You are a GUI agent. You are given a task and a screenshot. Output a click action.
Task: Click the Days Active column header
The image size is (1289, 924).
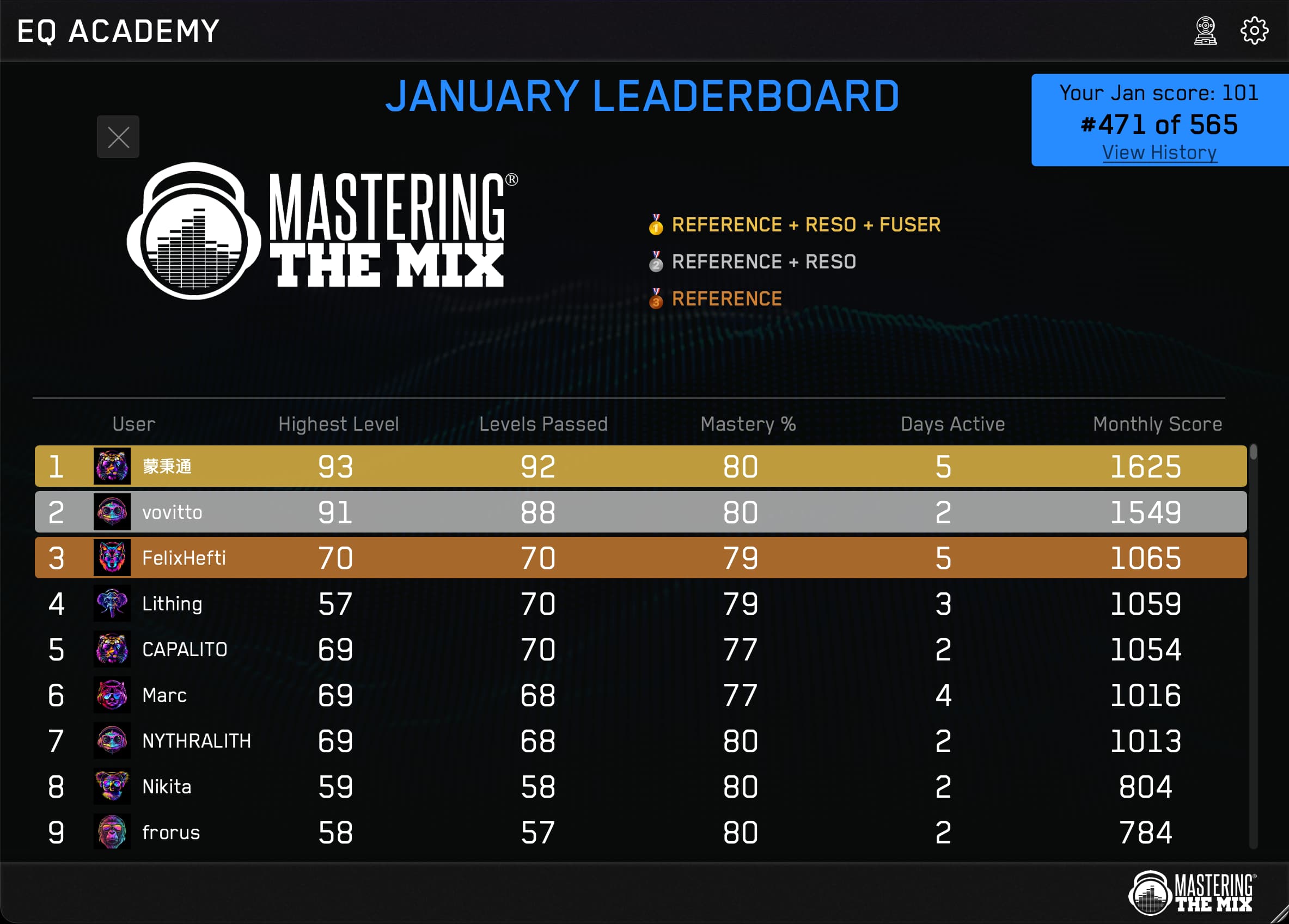pos(952,424)
